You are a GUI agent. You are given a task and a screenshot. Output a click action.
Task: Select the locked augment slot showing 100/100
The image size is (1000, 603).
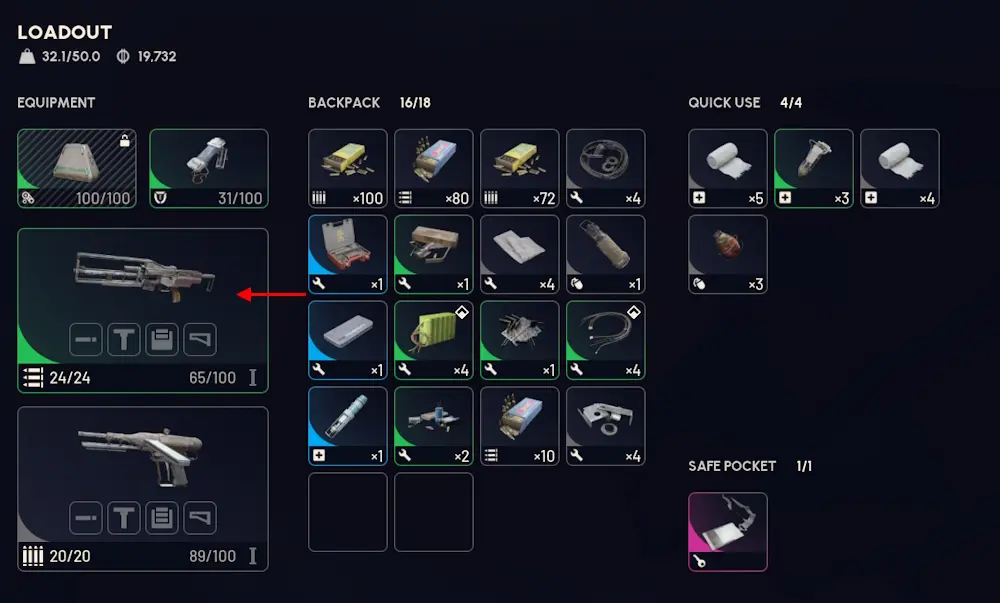click(76, 168)
